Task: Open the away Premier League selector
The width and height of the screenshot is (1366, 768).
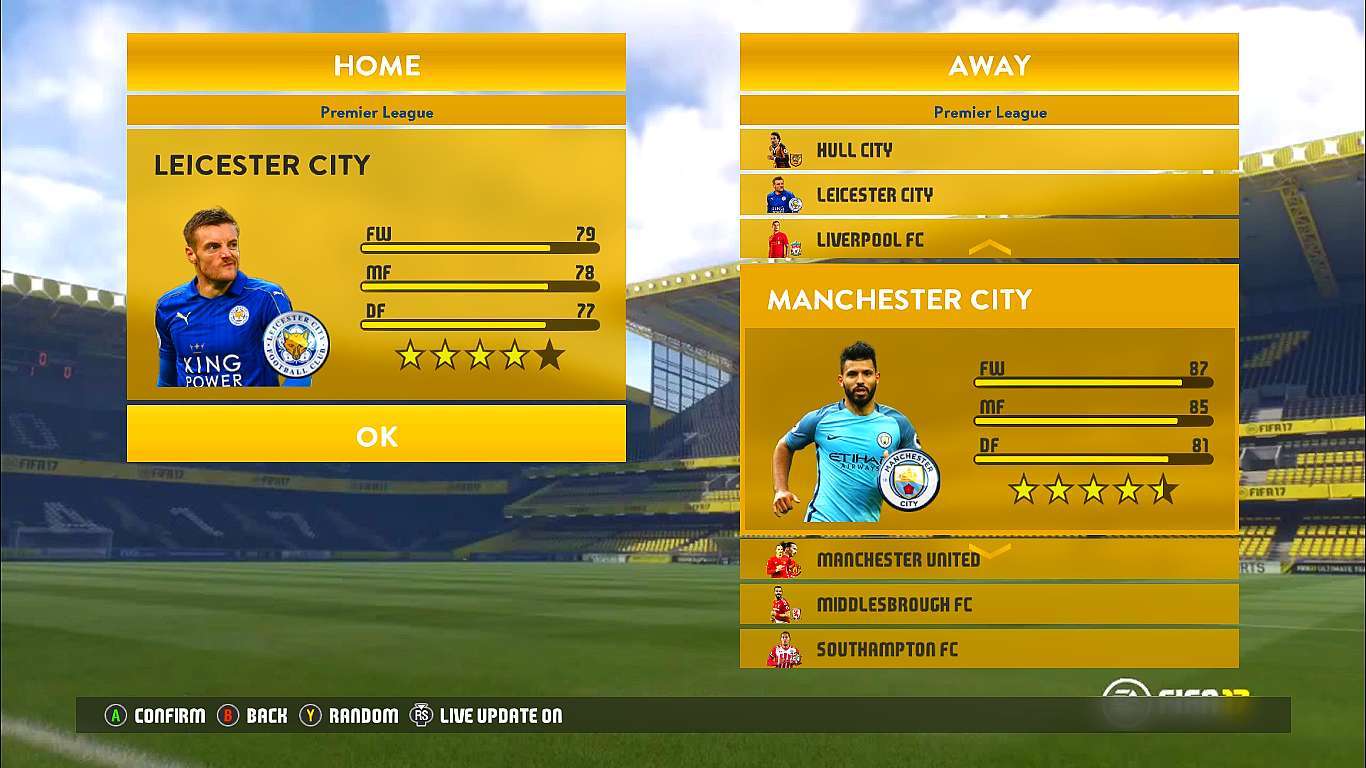Action: click(x=989, y=112)
